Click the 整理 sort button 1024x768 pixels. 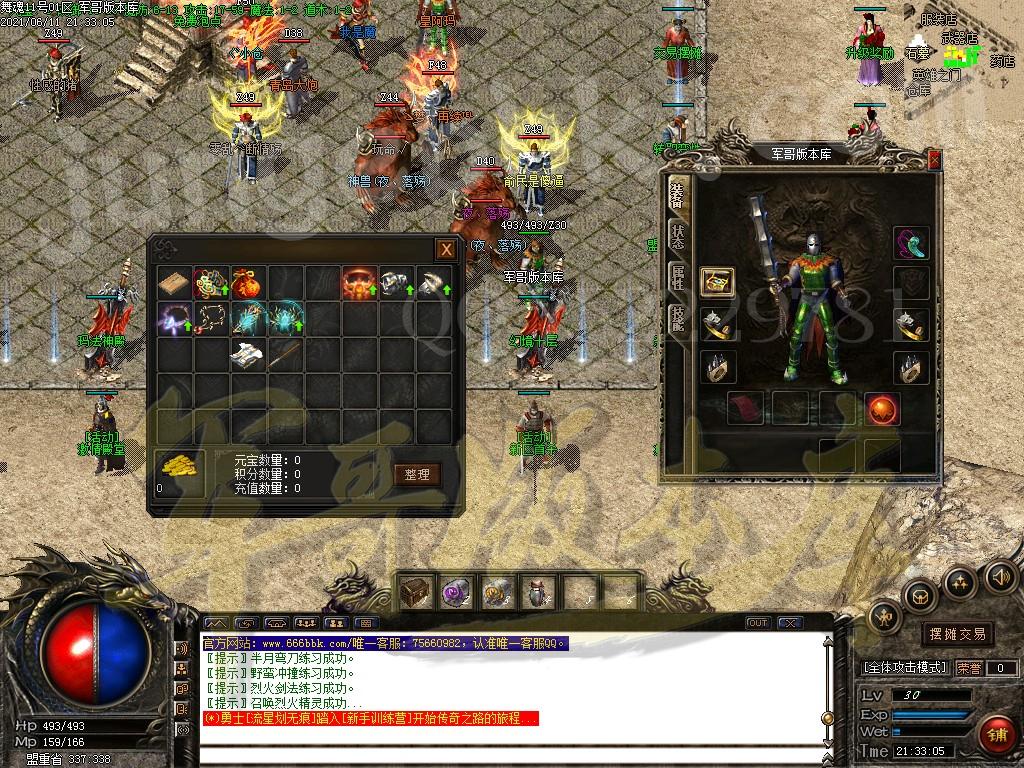coord(417,474)
